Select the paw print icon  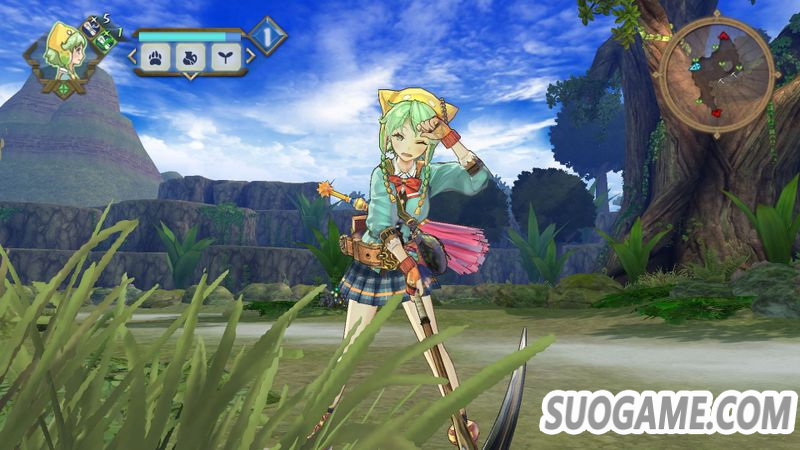point(157,57)
